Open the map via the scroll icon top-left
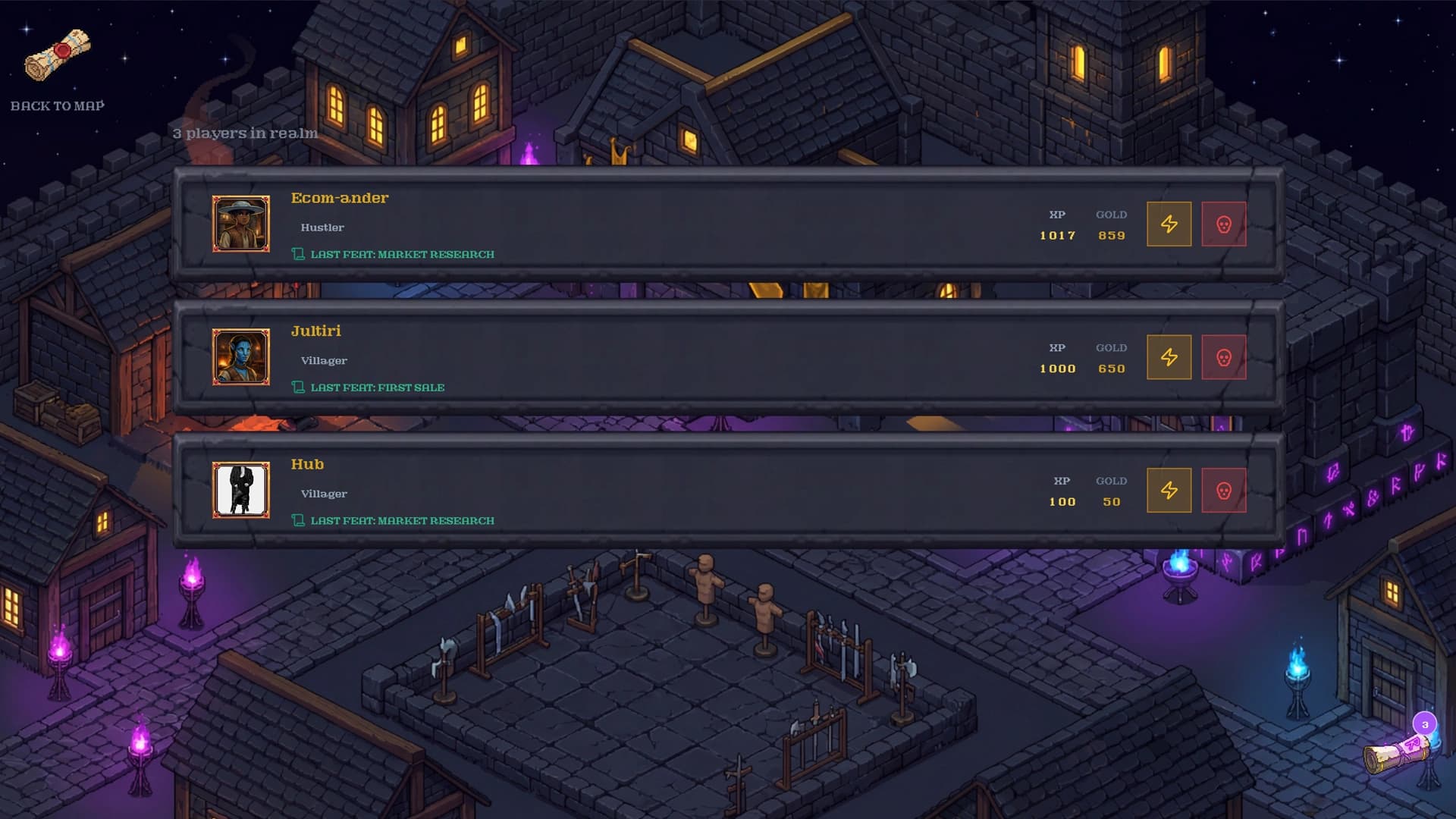The width and height of the screenshot is (1456, 819). 58,53
